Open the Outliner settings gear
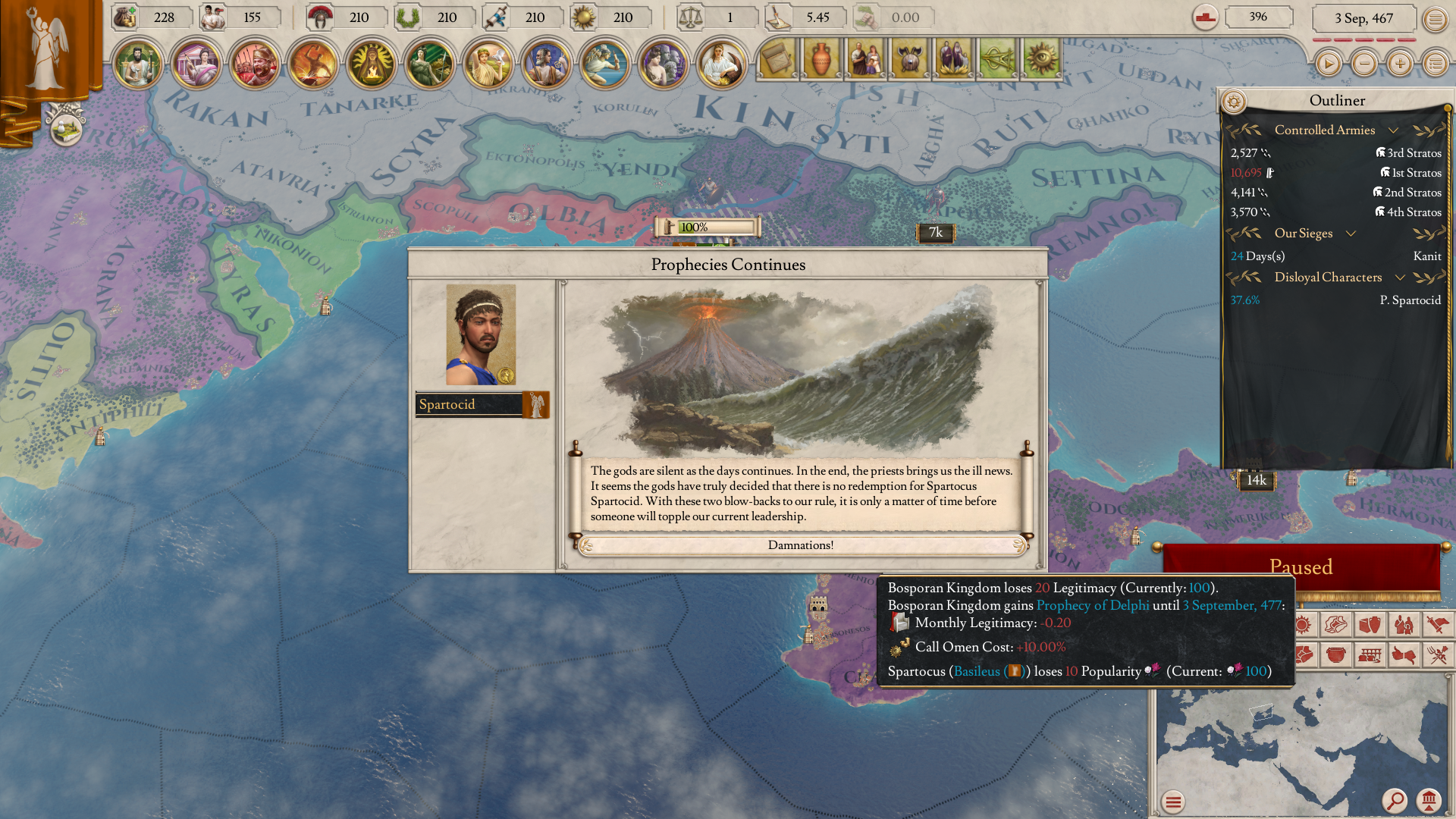1456x819 pixels. (1236, 100)
